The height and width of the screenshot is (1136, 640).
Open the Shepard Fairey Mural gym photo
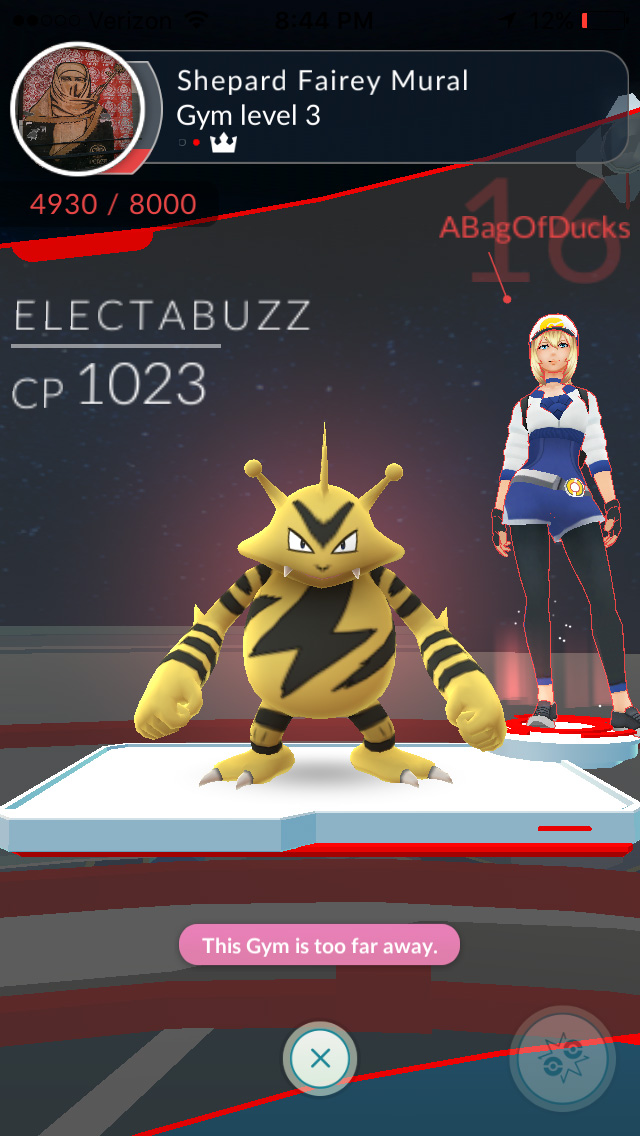click(x=77, y=109)
